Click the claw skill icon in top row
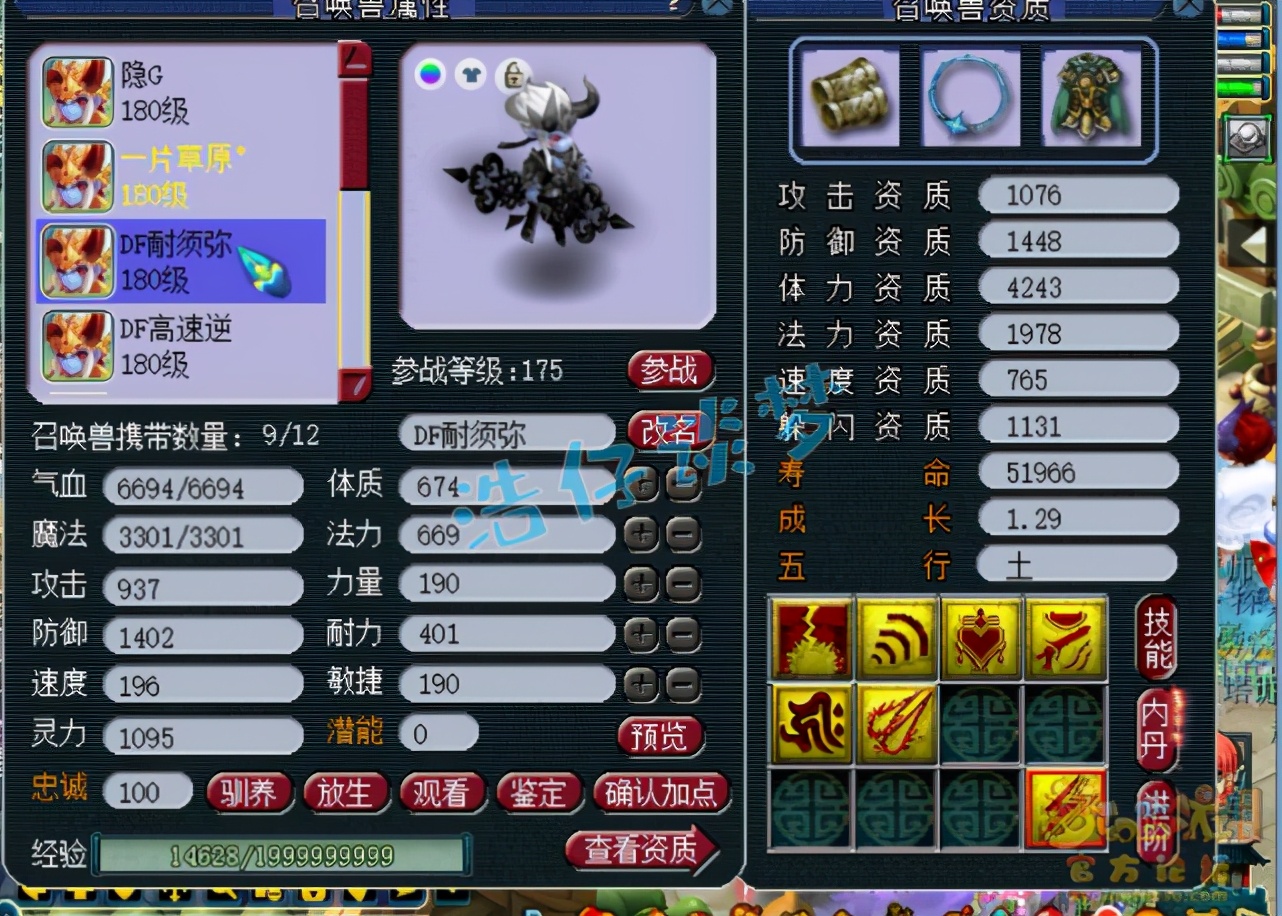This screenshot has width=1282, height=916. tap(1066, 636)
